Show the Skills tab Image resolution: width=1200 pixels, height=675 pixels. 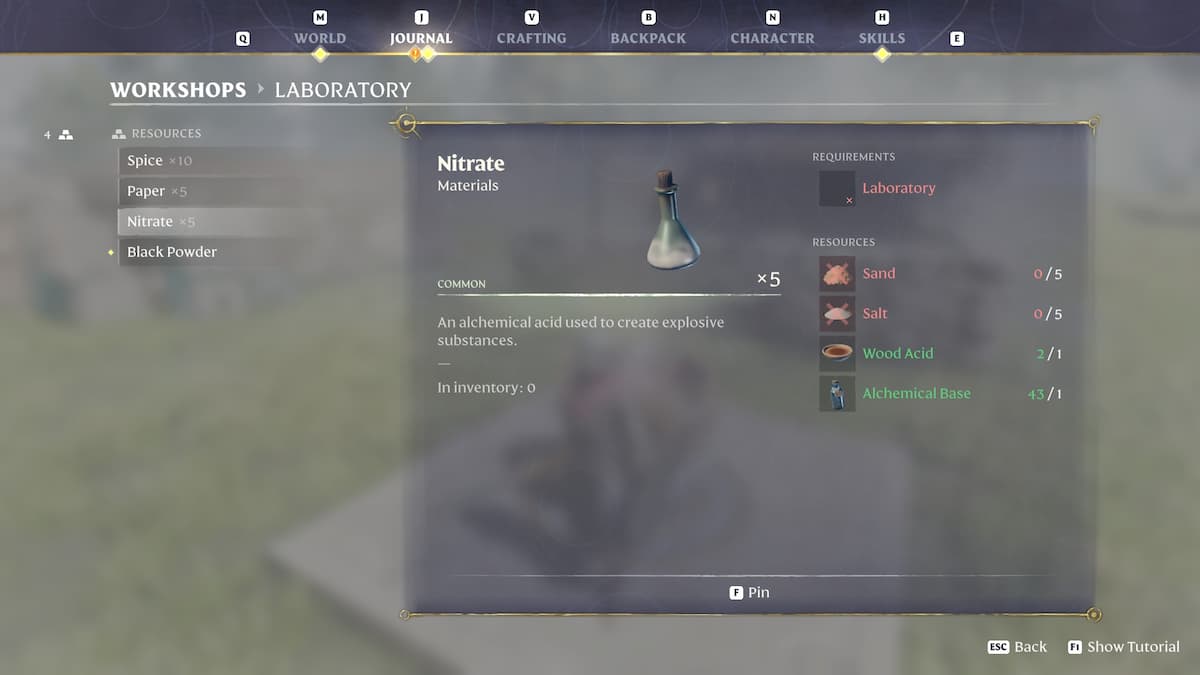tap(881, 38)
